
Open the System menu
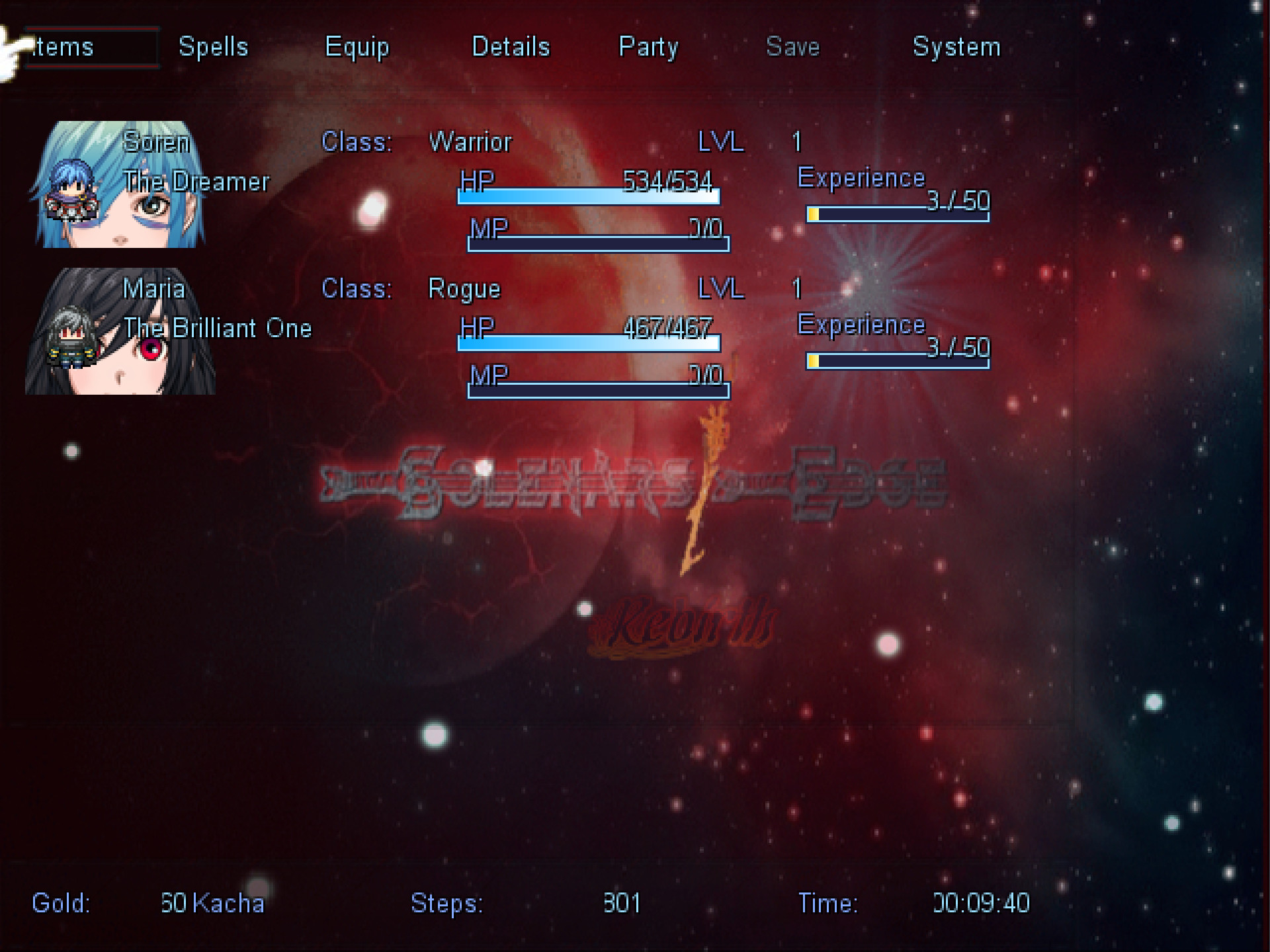[x=956, y=46]
